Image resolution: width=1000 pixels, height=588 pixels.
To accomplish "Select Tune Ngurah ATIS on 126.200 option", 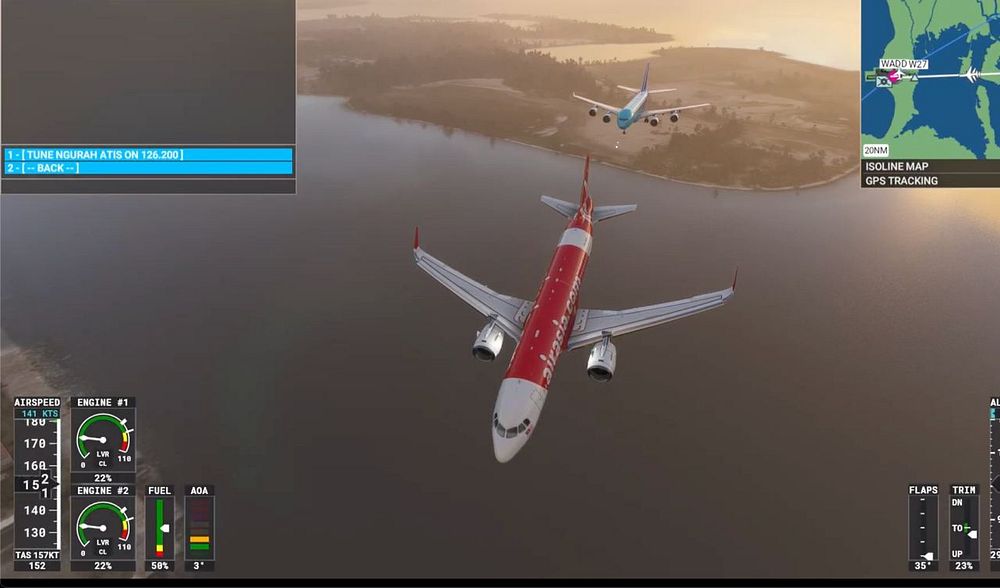I will pos(148,155).
